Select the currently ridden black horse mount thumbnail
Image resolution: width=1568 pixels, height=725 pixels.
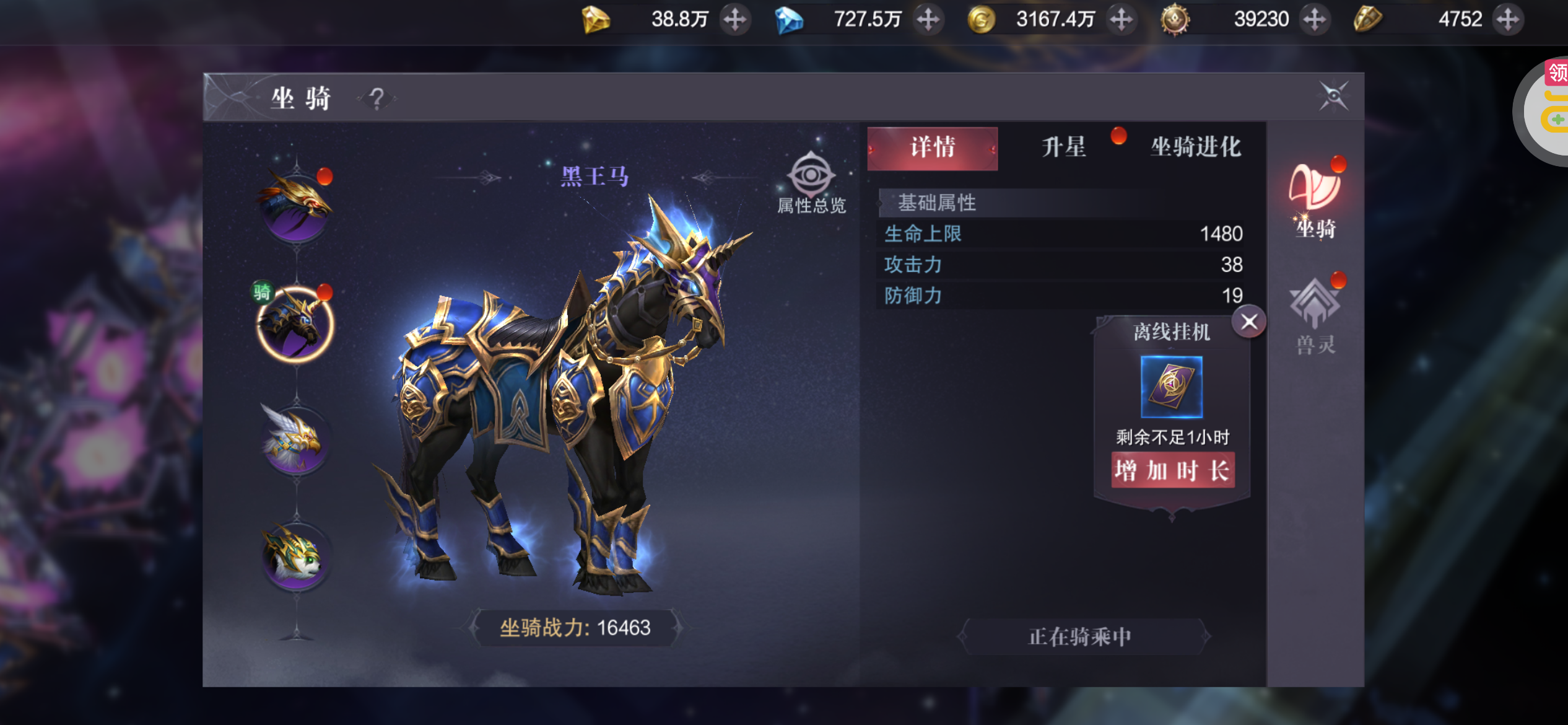pos(296,323)
